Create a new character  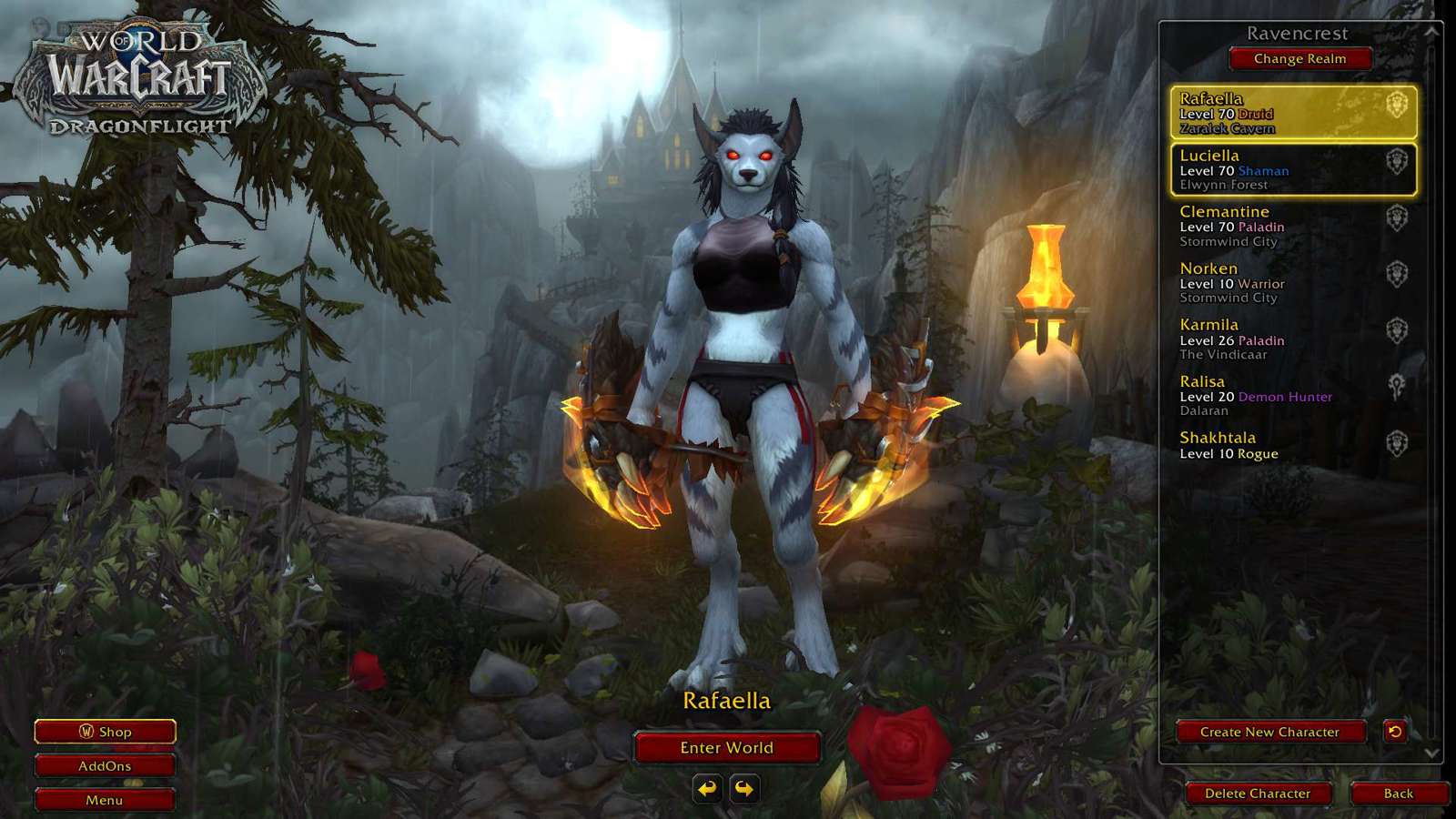1269,732
